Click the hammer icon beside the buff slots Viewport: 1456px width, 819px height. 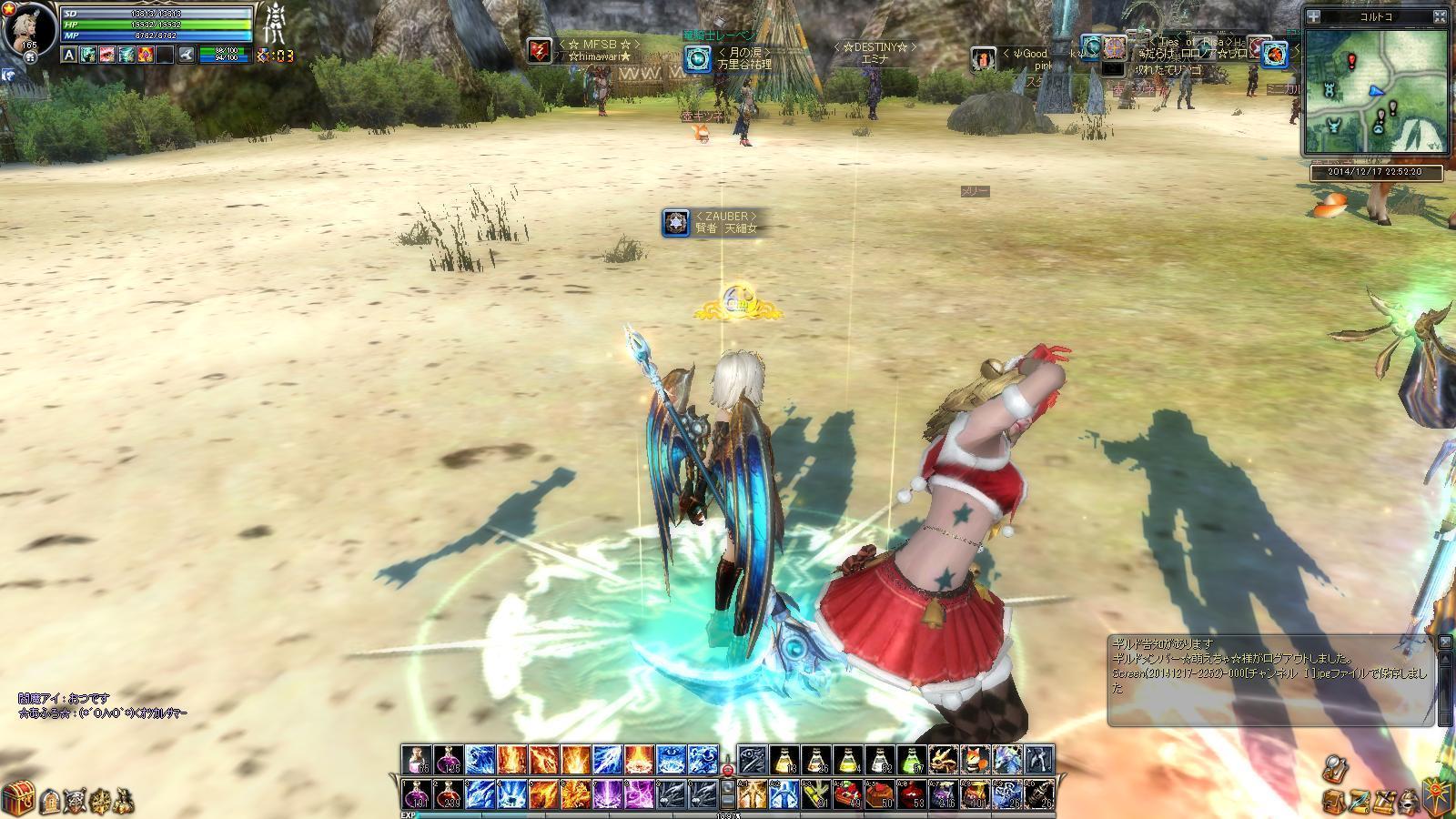(x=186, y=56)
